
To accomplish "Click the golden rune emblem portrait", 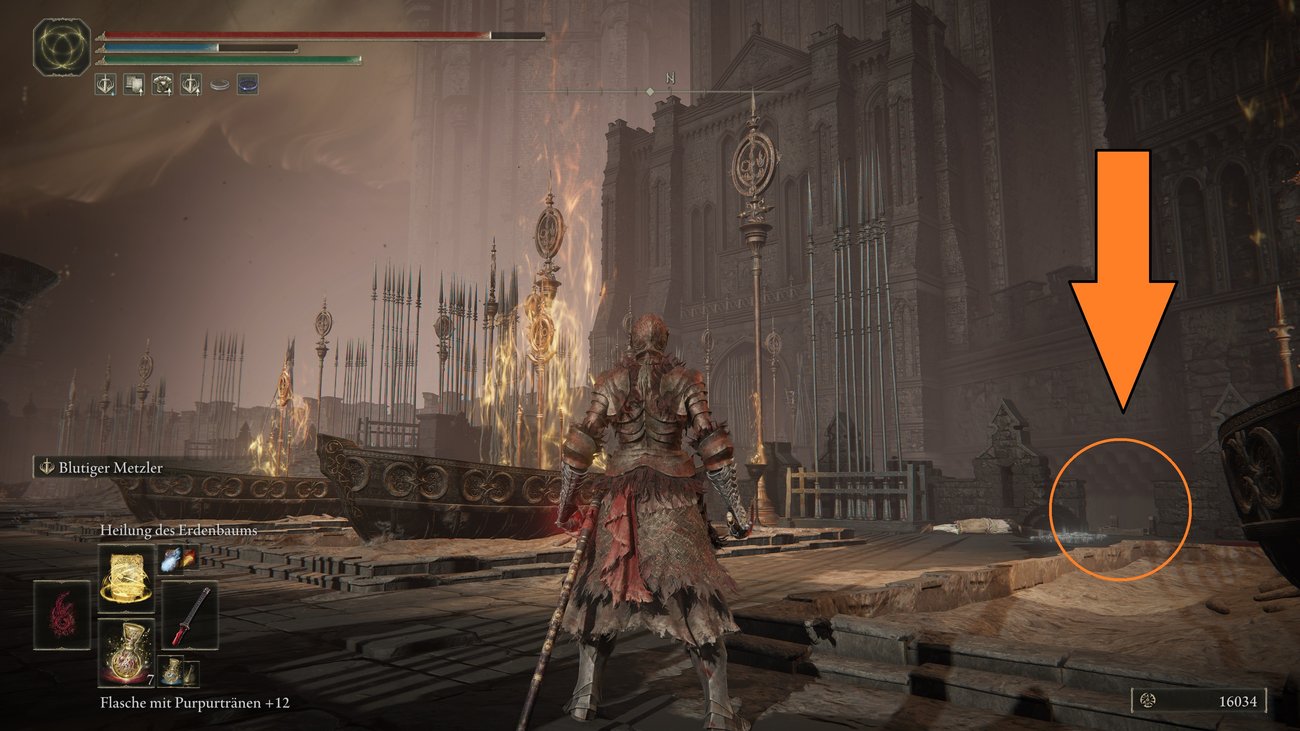I will click(61, 46).
